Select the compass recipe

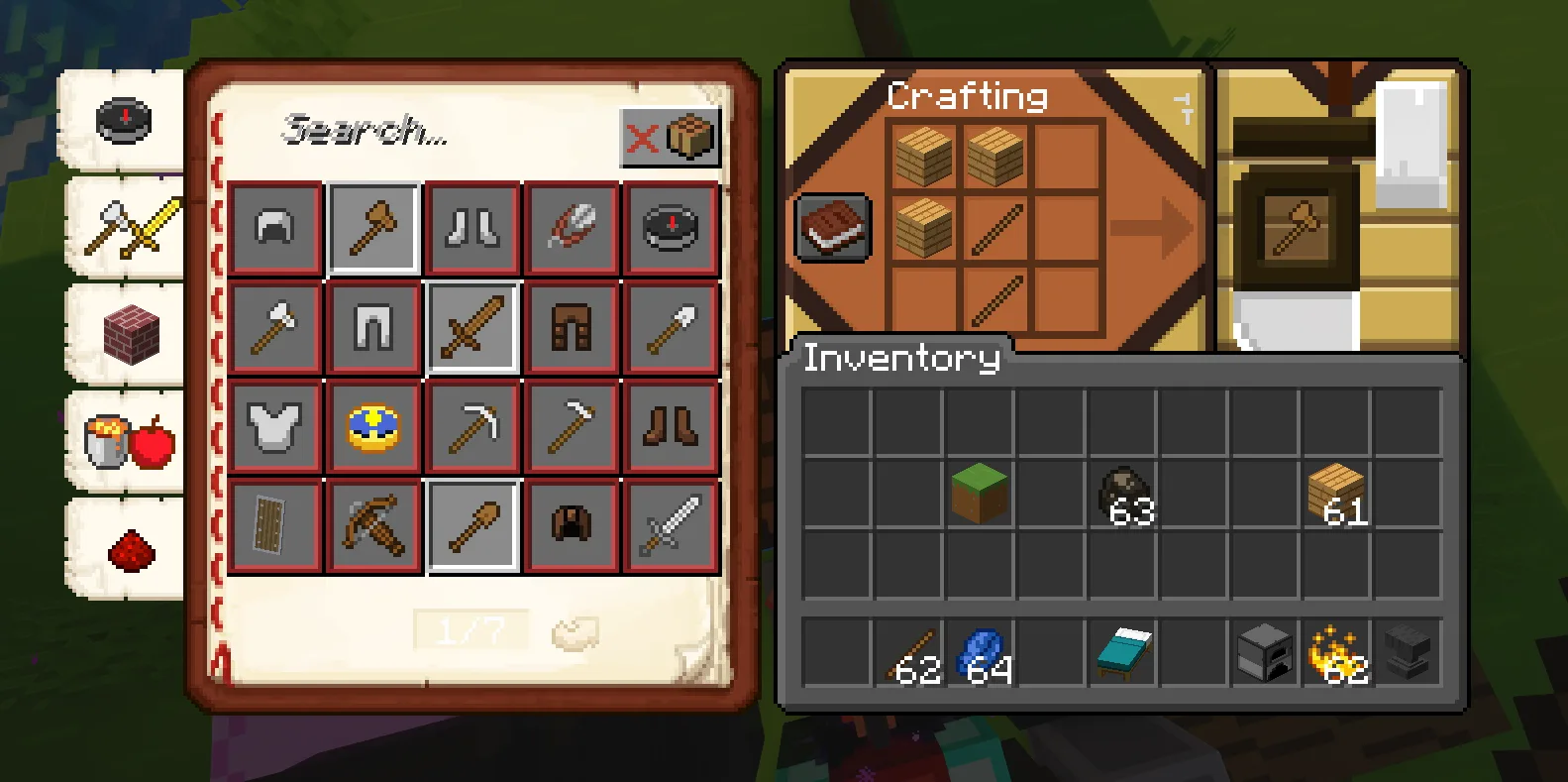pos(671,228)
